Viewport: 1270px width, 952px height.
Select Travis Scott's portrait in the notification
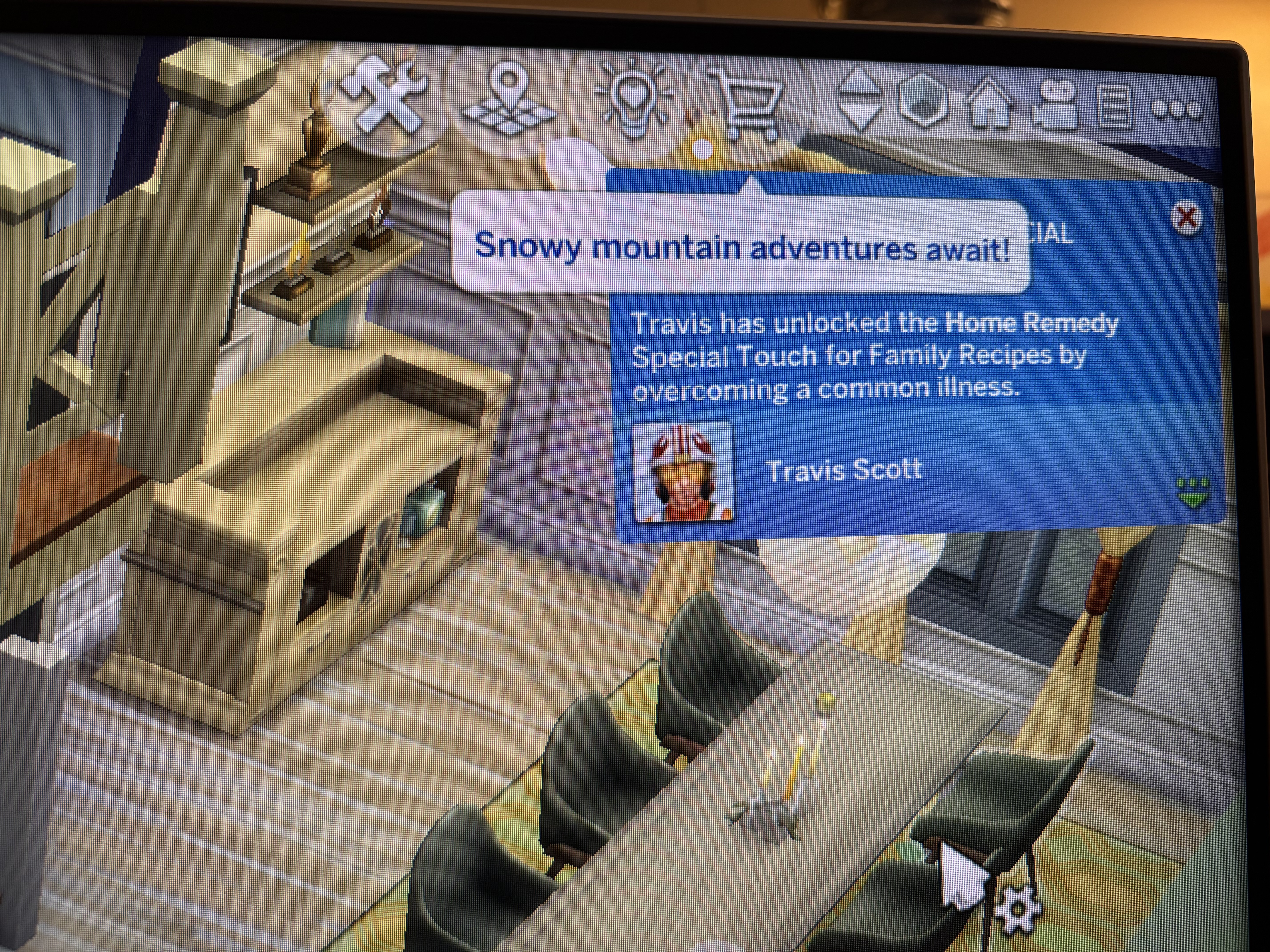(x=683, y=472)
